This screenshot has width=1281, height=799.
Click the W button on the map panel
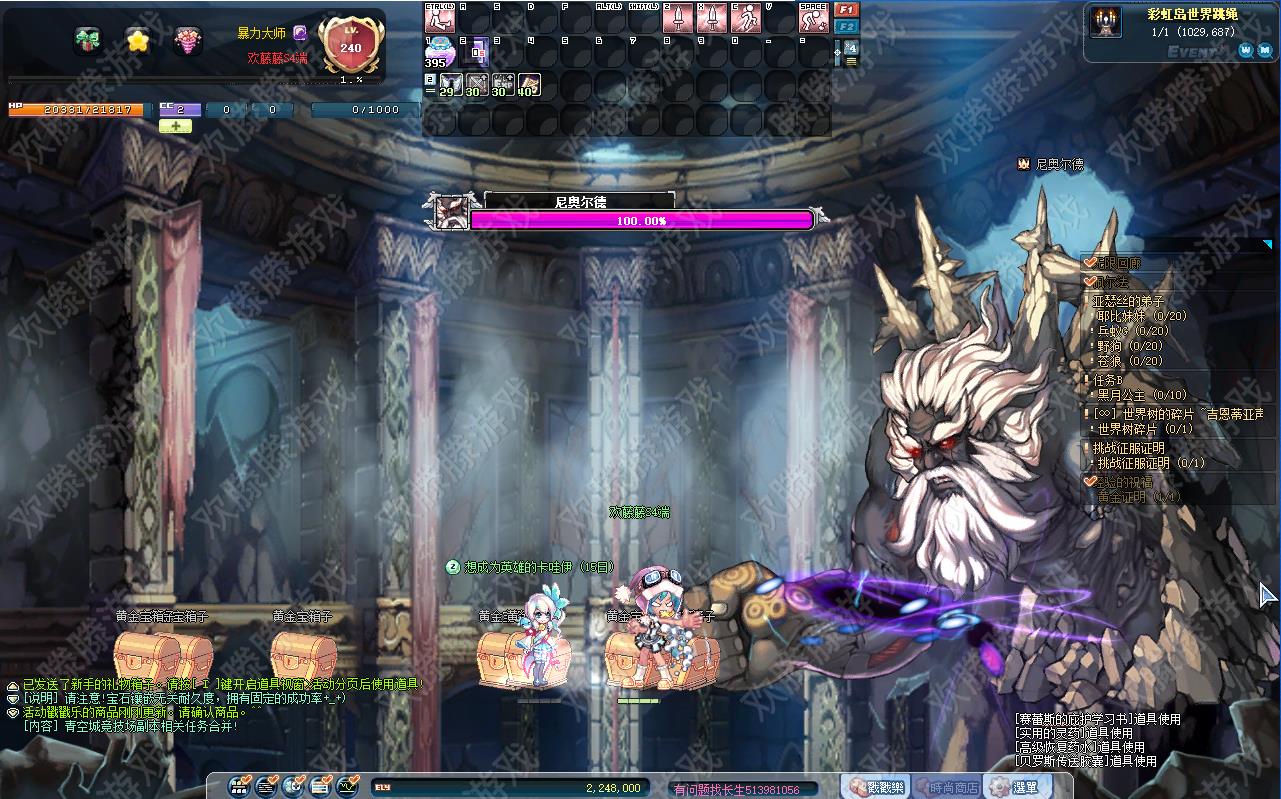(x=1246, y=49)
